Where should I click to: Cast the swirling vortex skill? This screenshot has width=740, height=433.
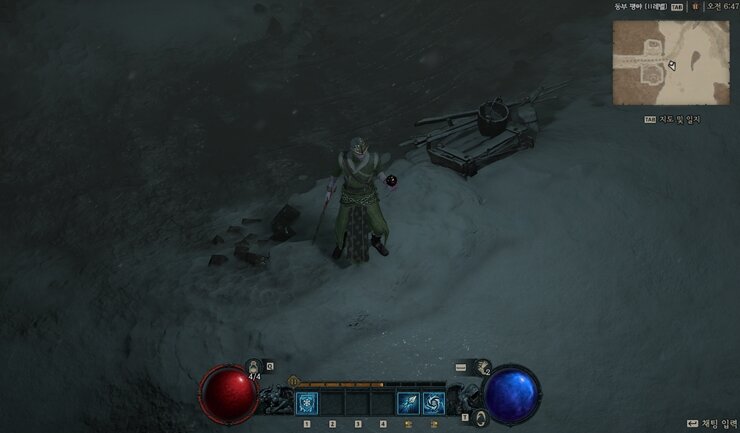pos(433,403)
